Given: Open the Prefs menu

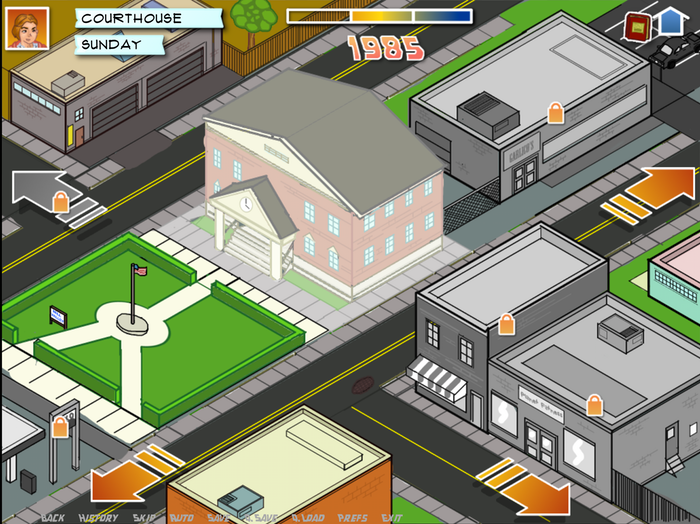Looking at the screenshot, I should click(x=352, y=517).
